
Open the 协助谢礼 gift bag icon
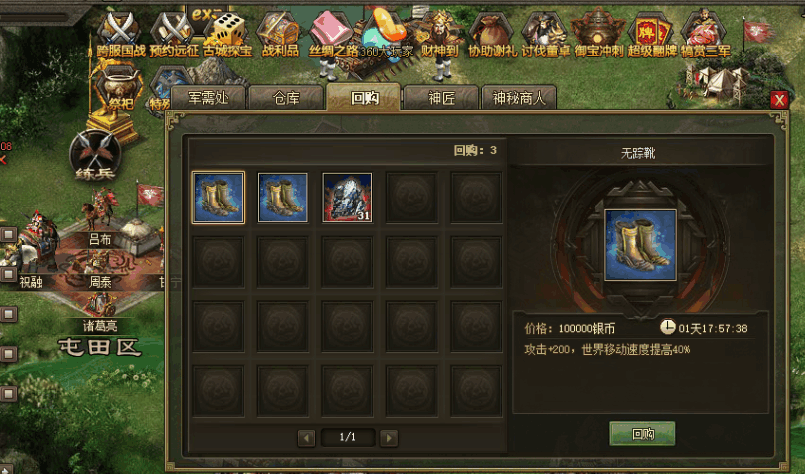click(492, 32)
